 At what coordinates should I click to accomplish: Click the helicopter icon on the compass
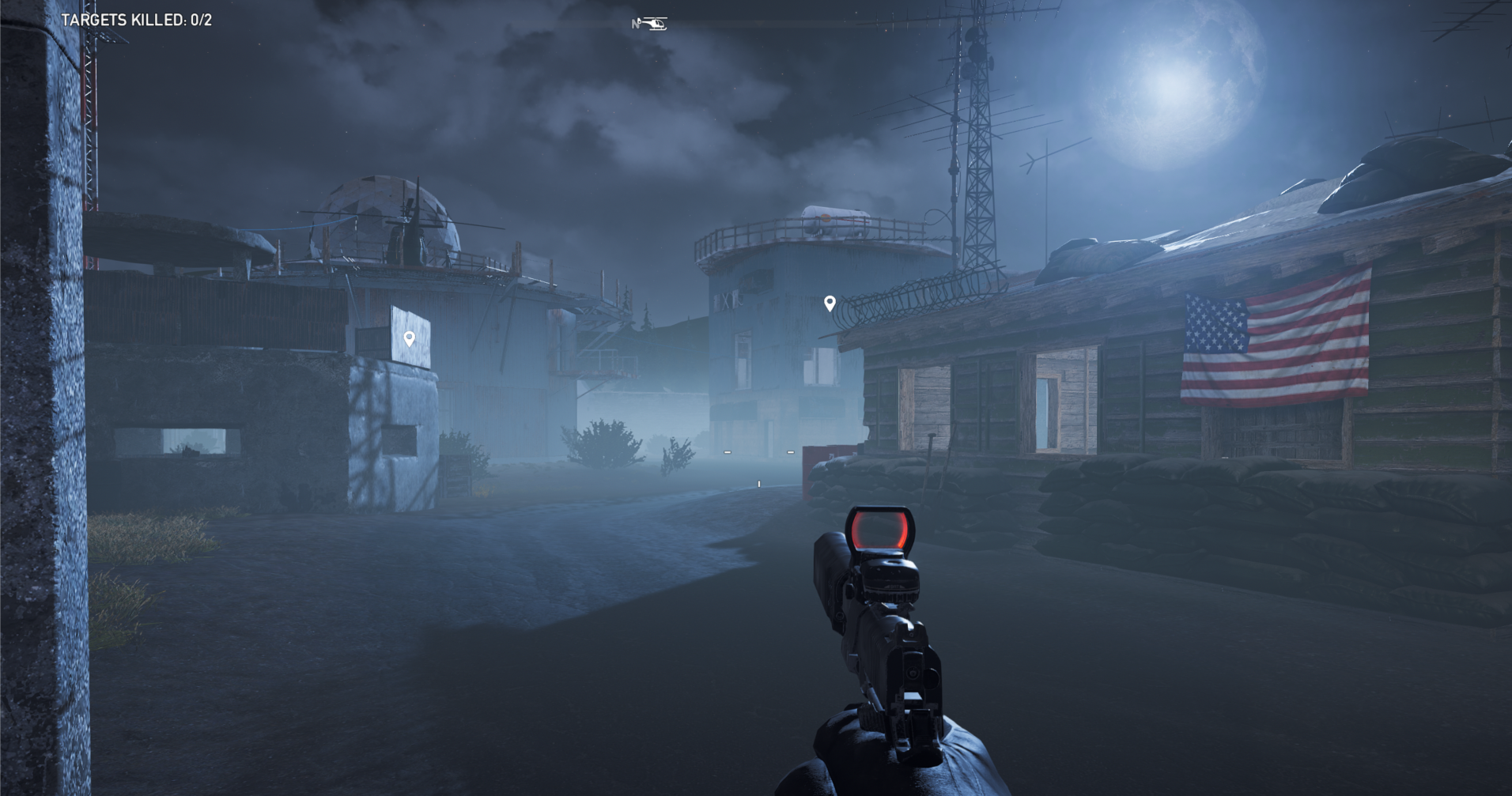652,24
